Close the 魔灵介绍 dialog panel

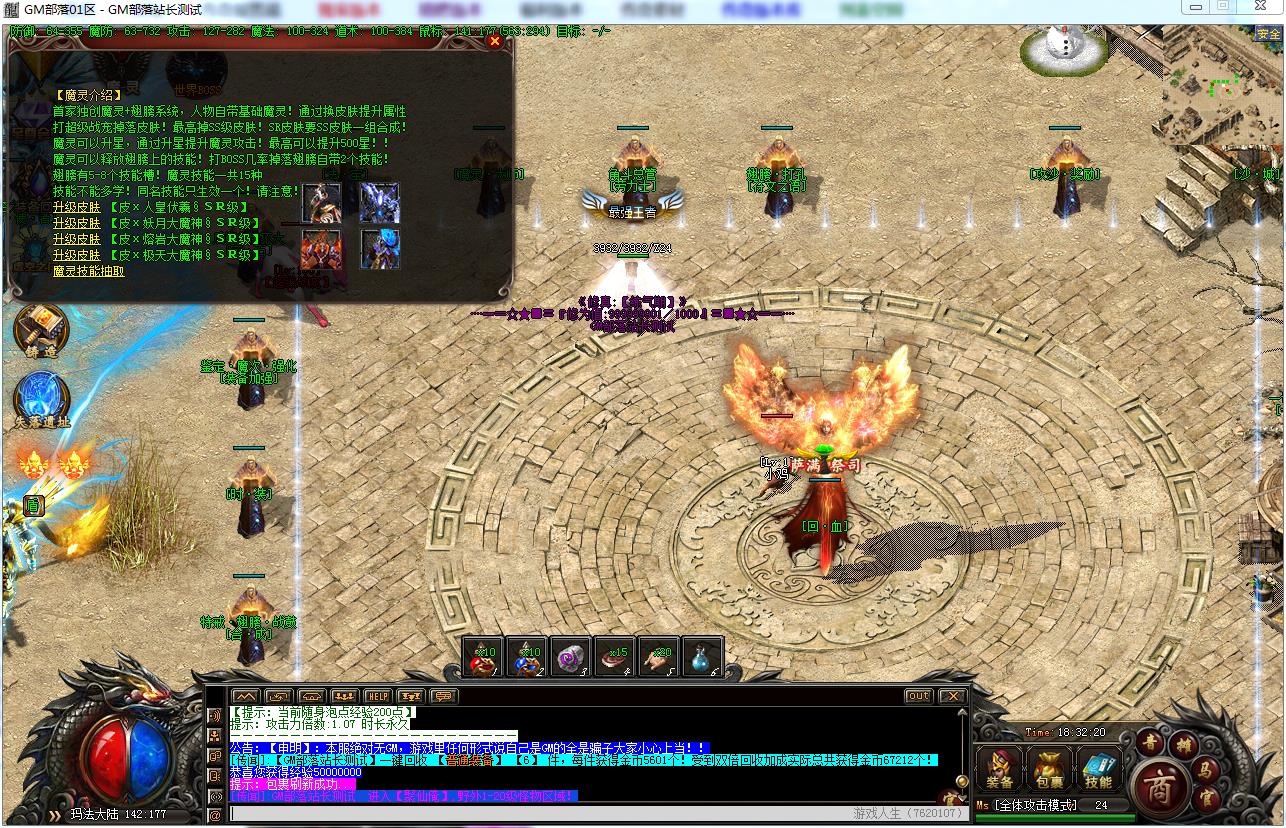pyautogui.click(x=495, y=42)
